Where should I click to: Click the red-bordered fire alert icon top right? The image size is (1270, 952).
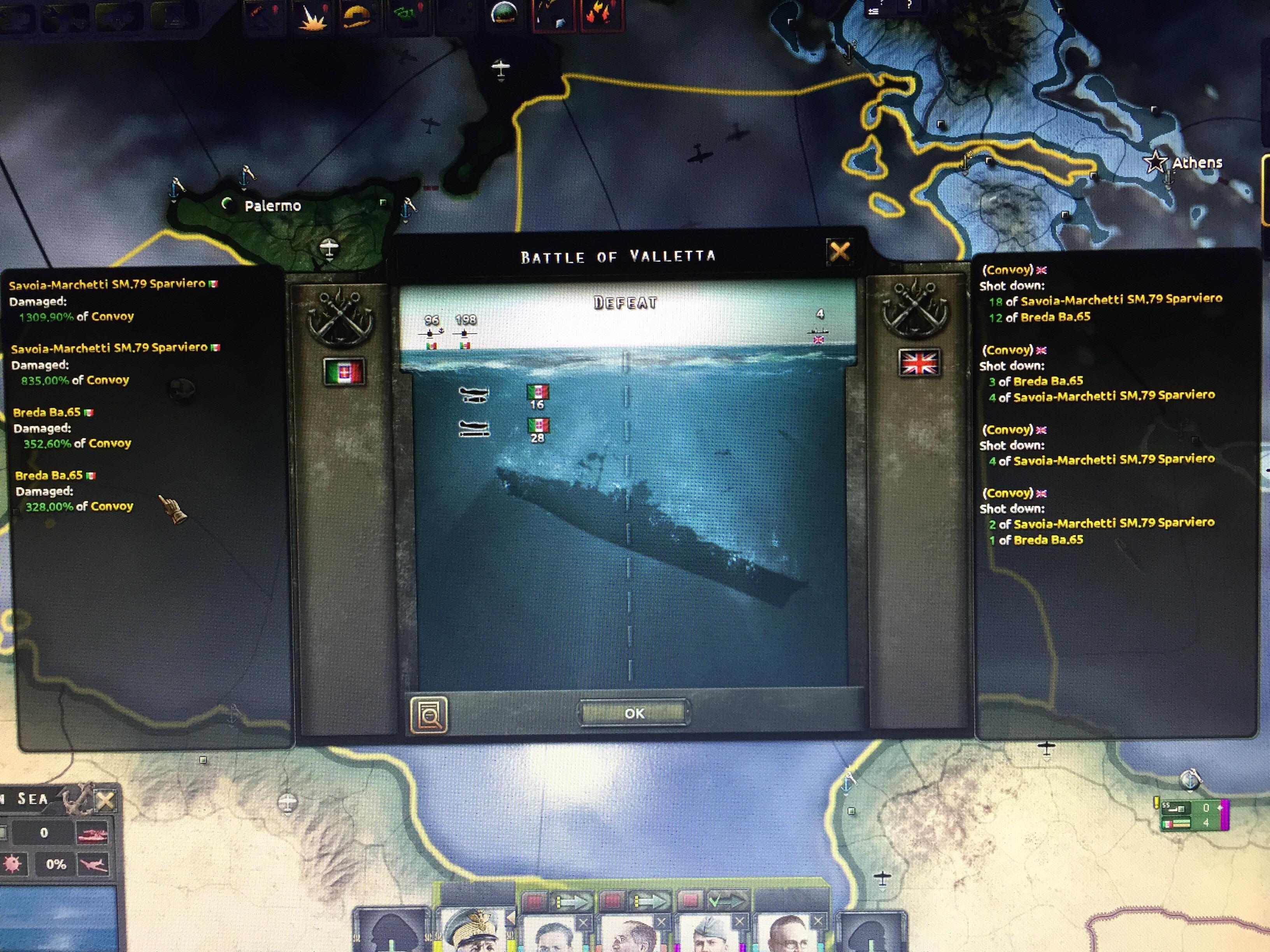tap(598, 14)
